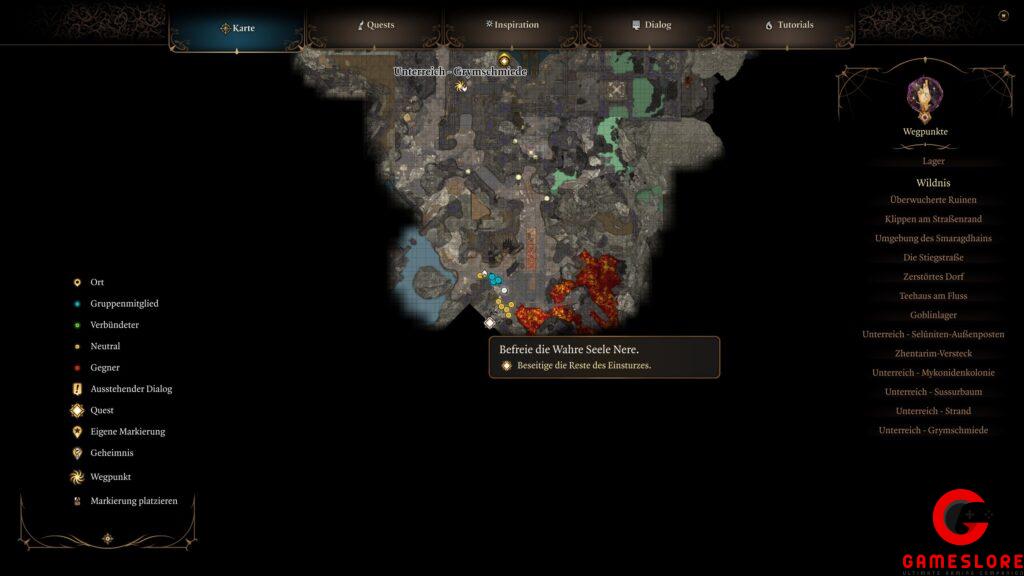Open the Inspiration tab
Screen dimensions: 1024x576
512,25
